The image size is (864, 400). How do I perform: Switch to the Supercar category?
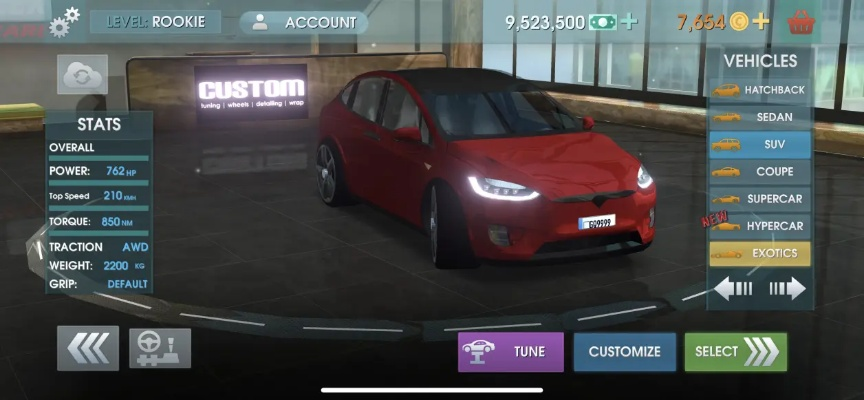pos(759,199)
